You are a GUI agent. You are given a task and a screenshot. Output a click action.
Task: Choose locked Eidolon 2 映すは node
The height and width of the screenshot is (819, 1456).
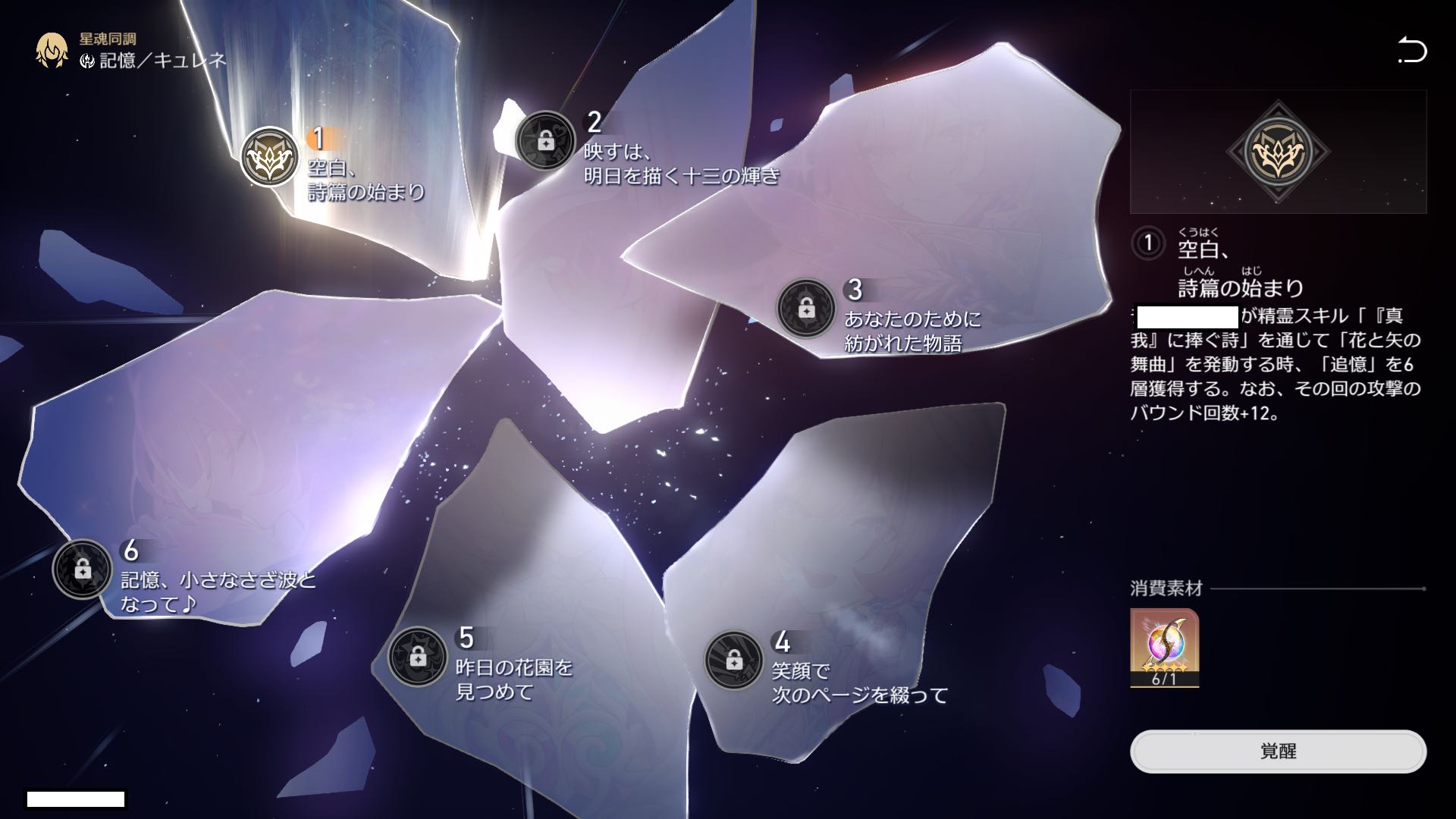(544, 140)
